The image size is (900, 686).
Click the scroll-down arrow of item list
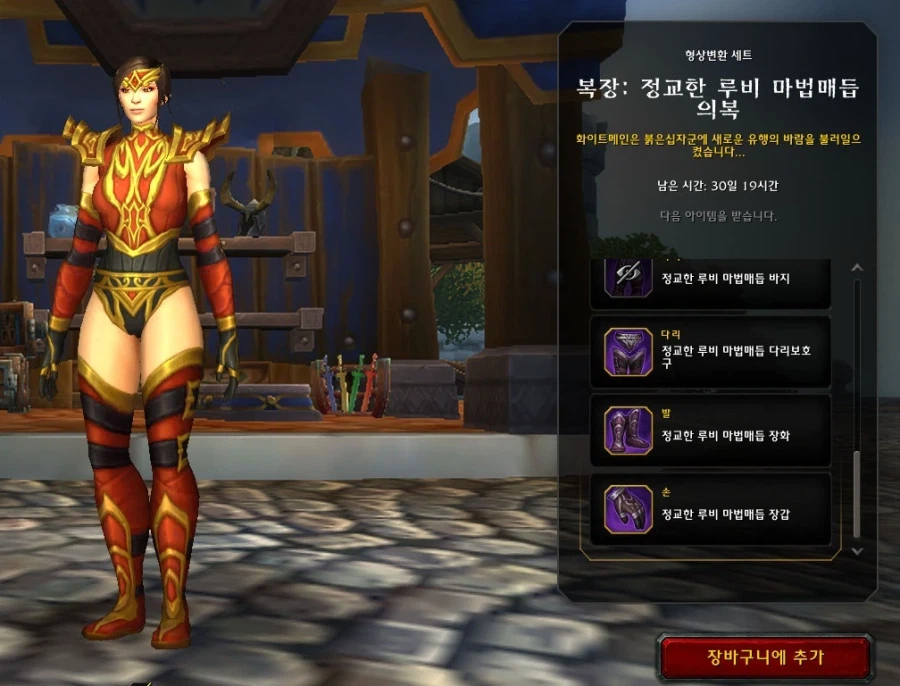pyautogui.click(x=856, y=550)
